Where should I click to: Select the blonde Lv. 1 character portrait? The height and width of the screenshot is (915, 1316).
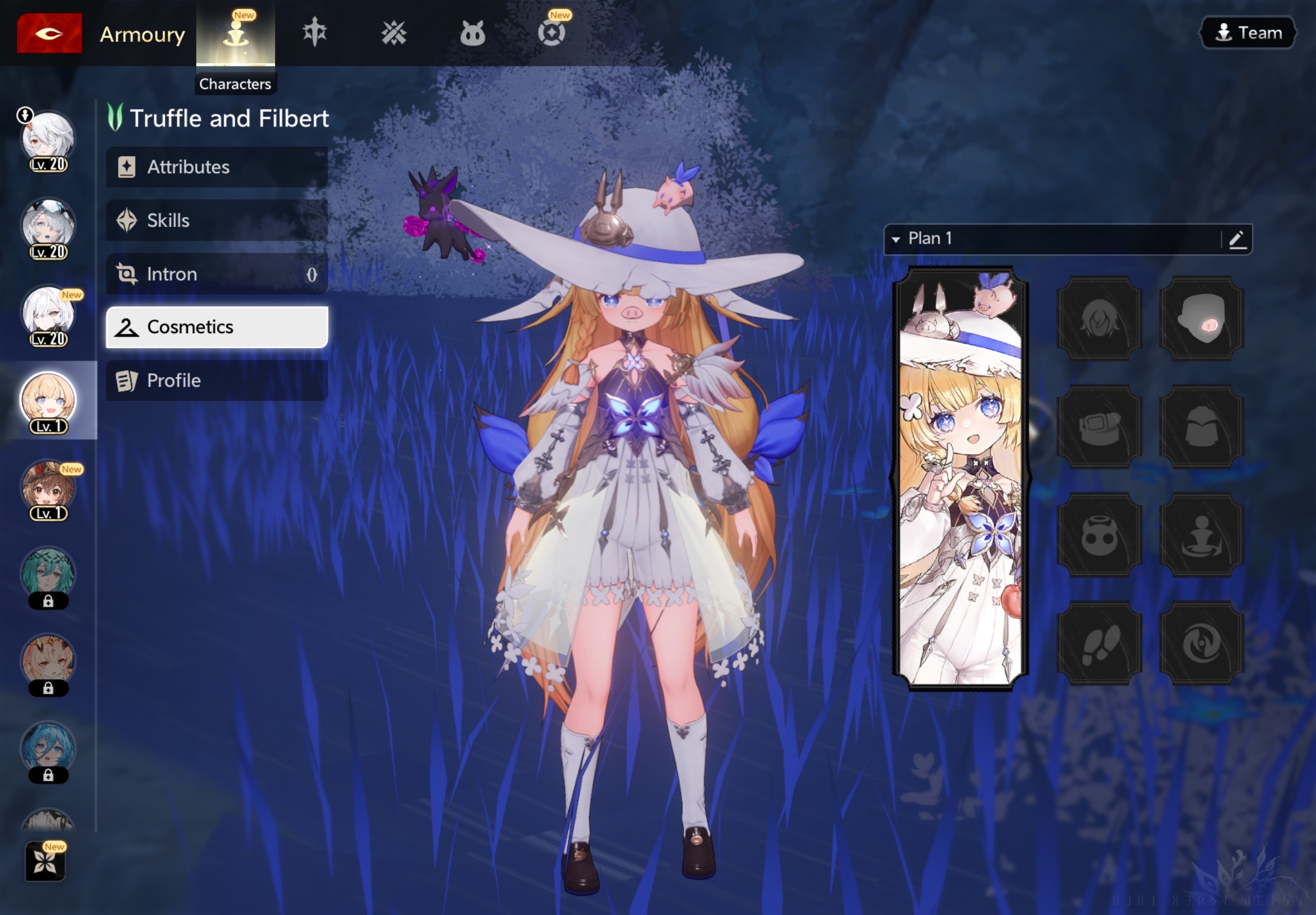coord(48,400)
